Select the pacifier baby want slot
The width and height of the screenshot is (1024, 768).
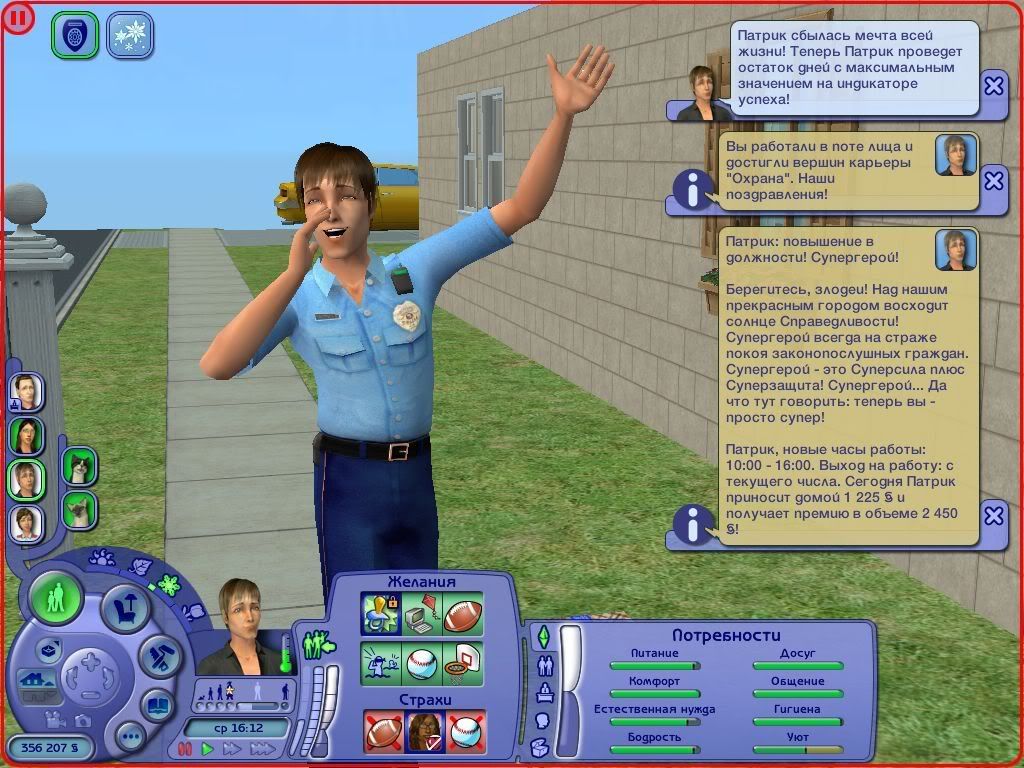pyautogui.click(x=381, y=614)
